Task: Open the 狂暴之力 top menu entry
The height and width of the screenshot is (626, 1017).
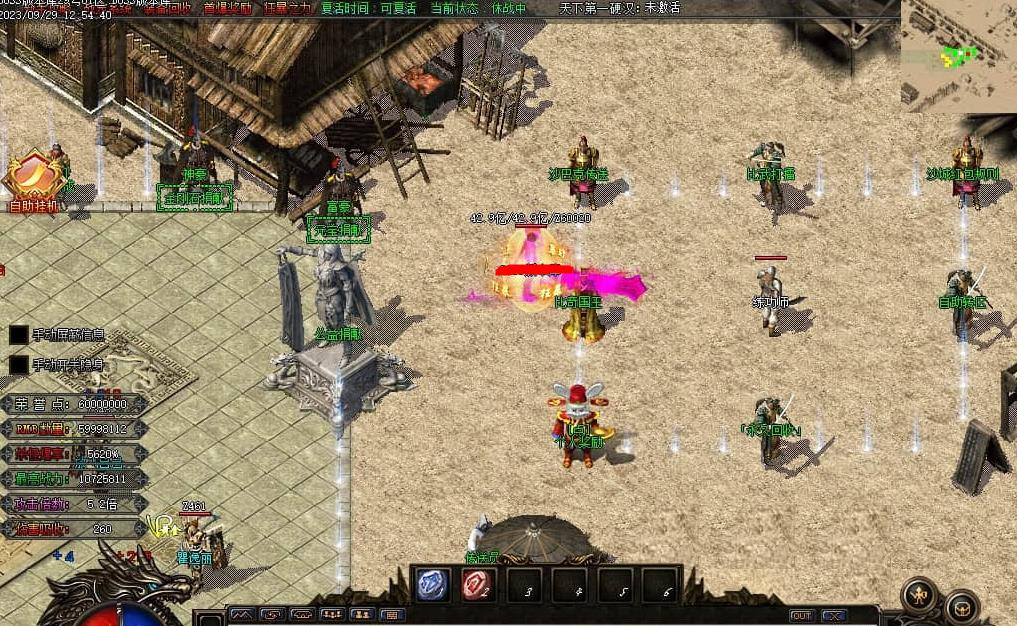Action: 288,7
